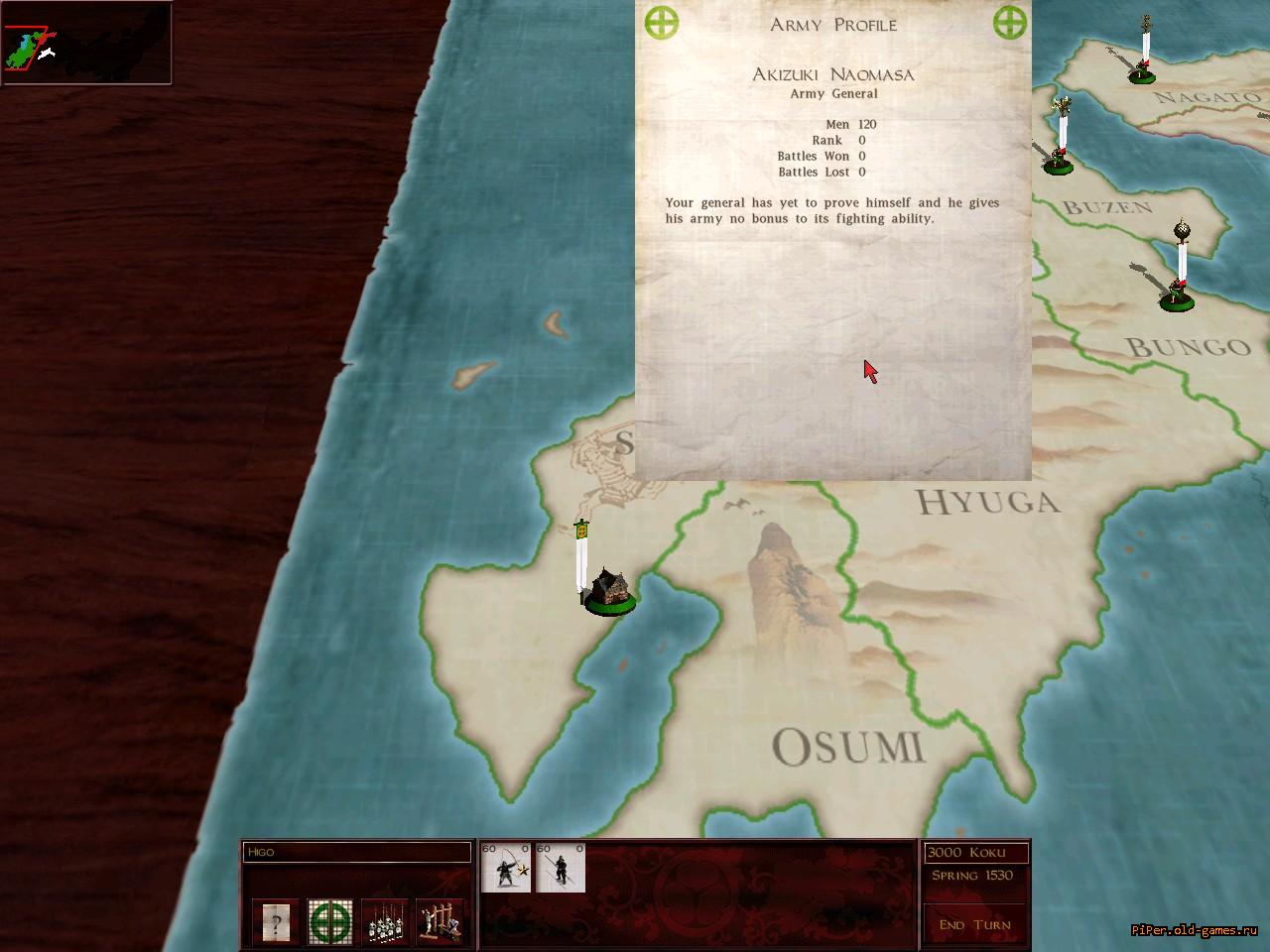Click the minimap of Japan

86,44
